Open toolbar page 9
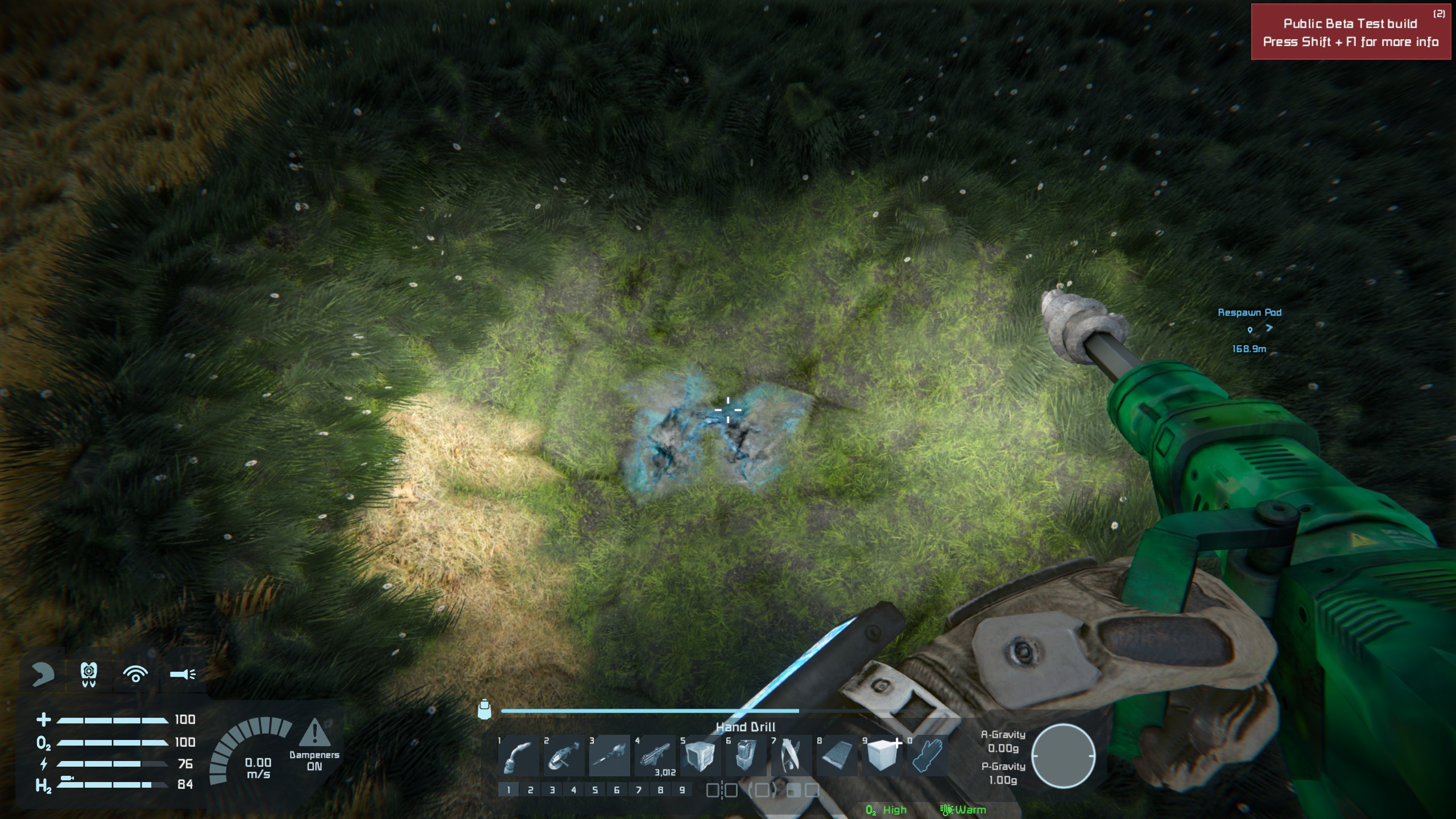Viewport: 1456px width, 819px height. (x=682, y=790)
